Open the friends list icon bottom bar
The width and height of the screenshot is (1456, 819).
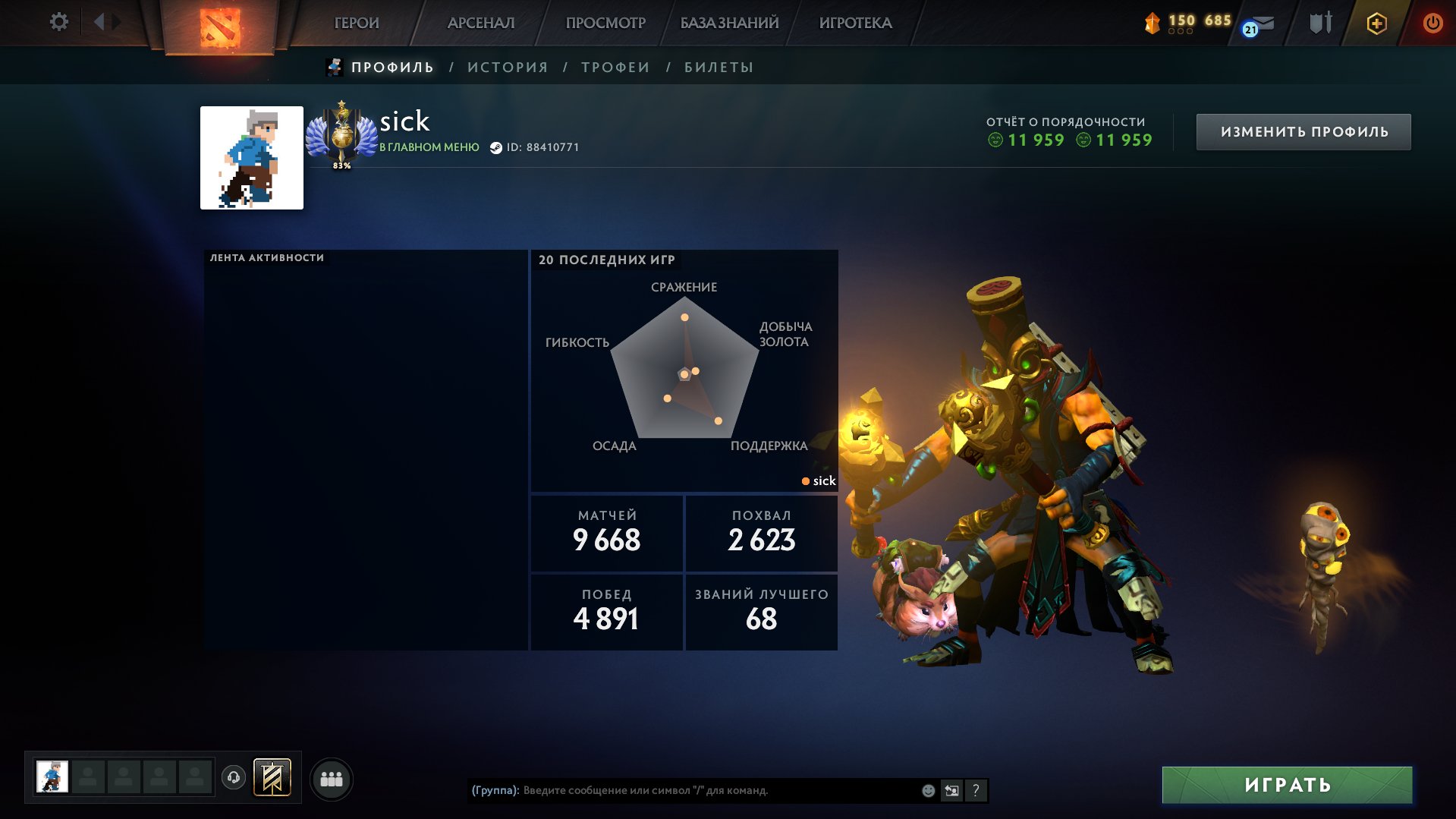point(329,778)
